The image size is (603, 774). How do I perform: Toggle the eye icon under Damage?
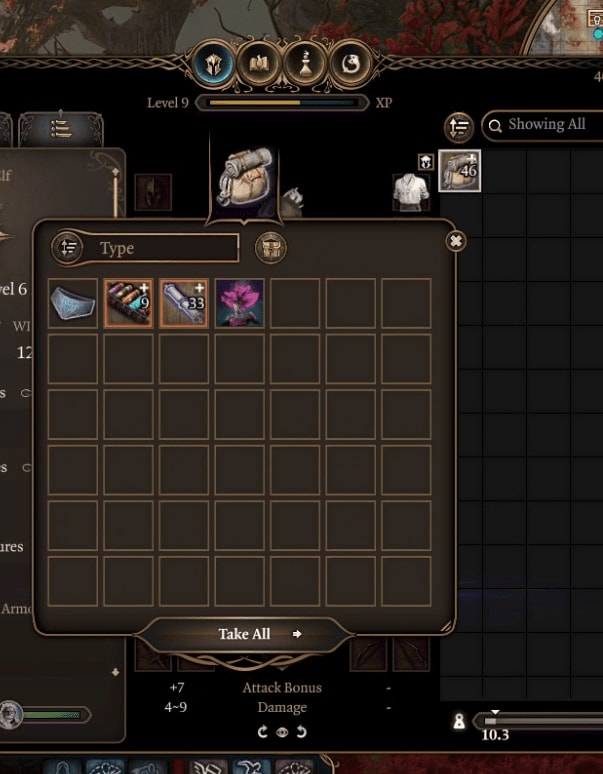pos(282,732)
